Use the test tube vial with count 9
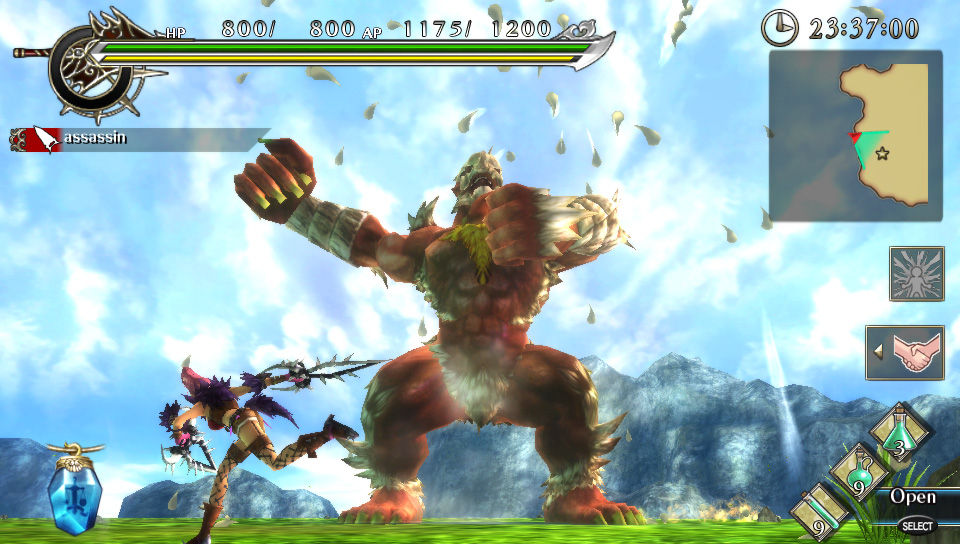Viewport: 960px width, 544px height. pyautogui.click(x=820, y=511)
